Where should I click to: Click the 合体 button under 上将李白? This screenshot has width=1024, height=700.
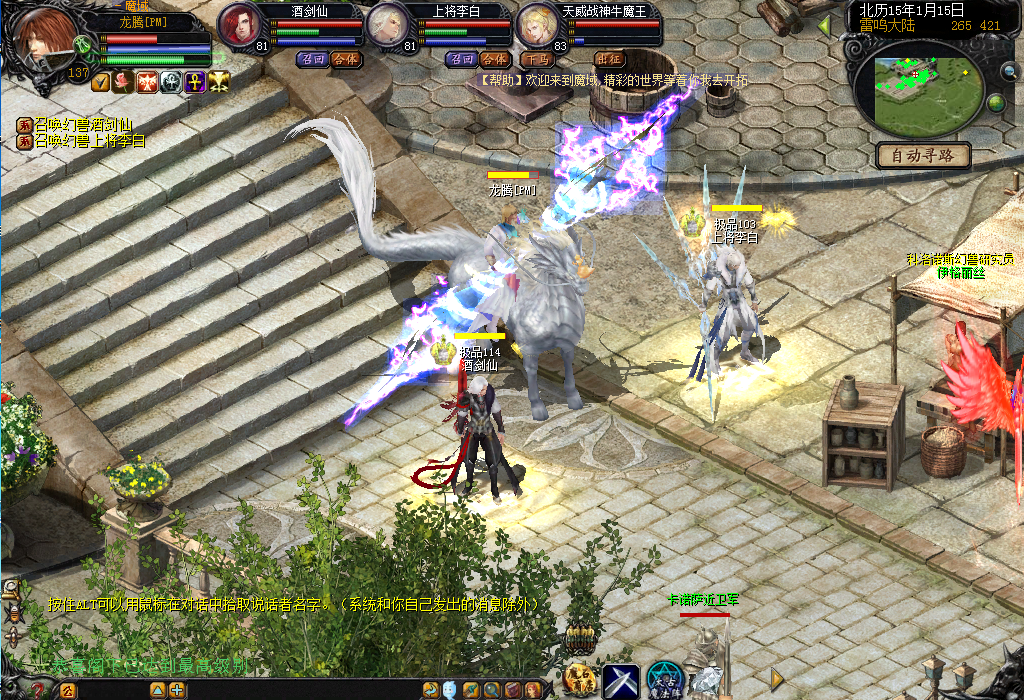point(494,59)
